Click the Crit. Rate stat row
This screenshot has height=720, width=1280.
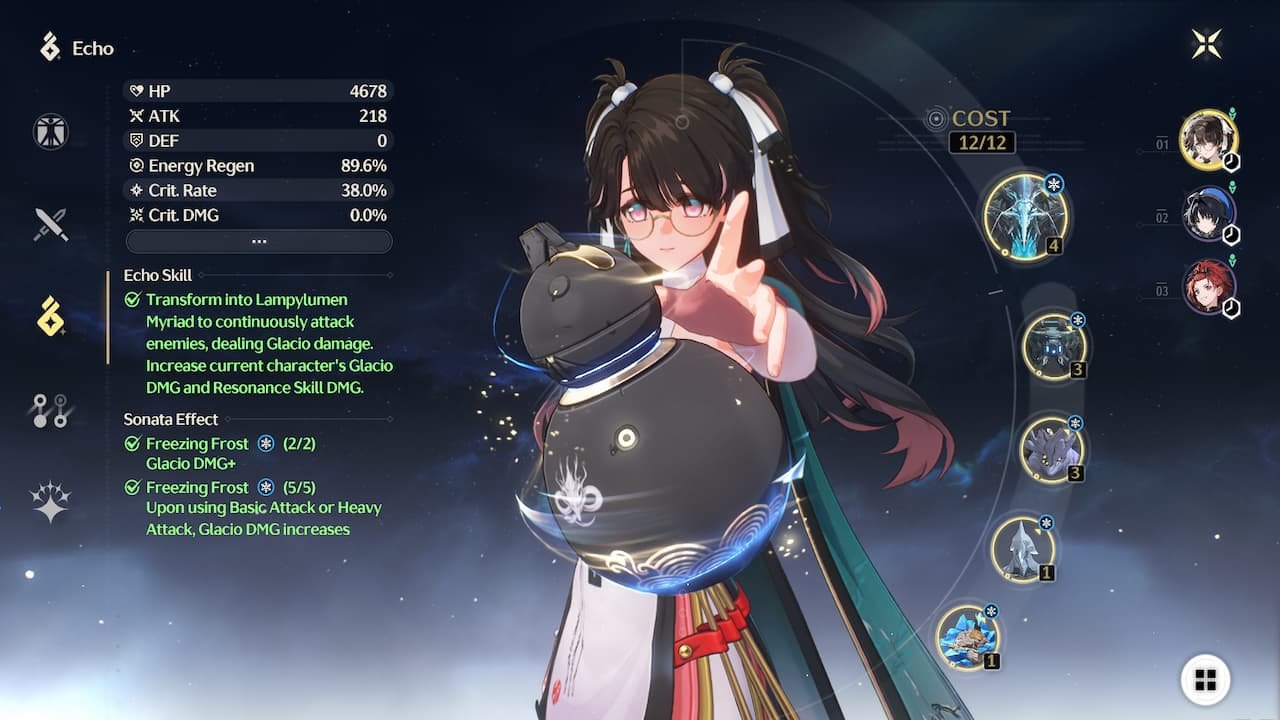[x=258, y=190]
